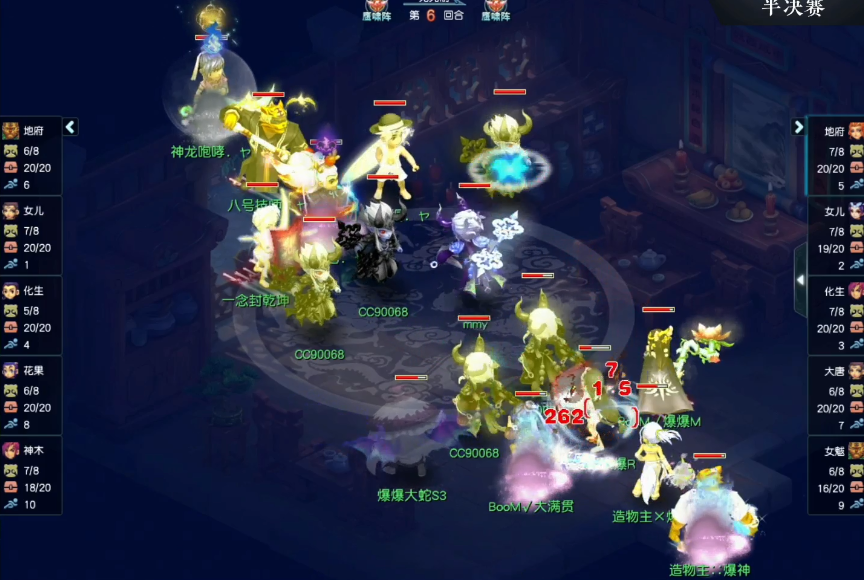
Task: Select the 花果 team member row
Action: pos(31,395)
